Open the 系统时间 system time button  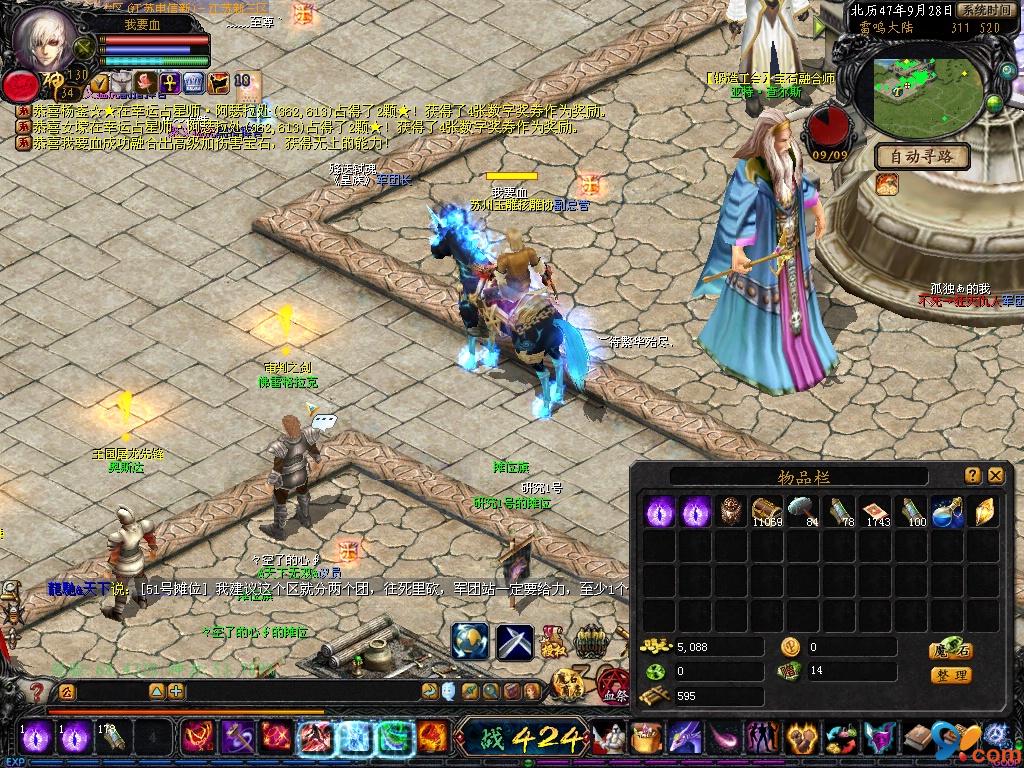click(986, 10)
